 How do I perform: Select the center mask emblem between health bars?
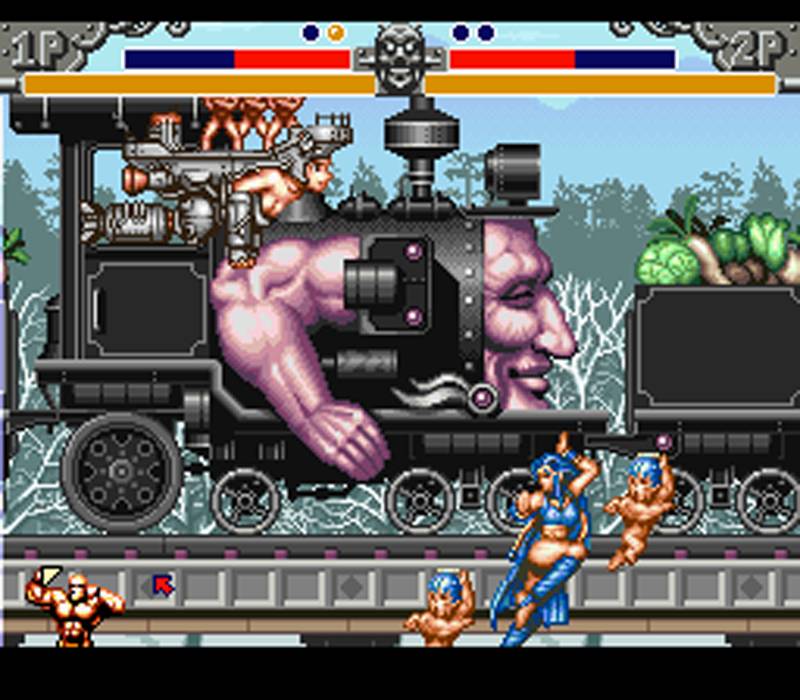point(400,58)
